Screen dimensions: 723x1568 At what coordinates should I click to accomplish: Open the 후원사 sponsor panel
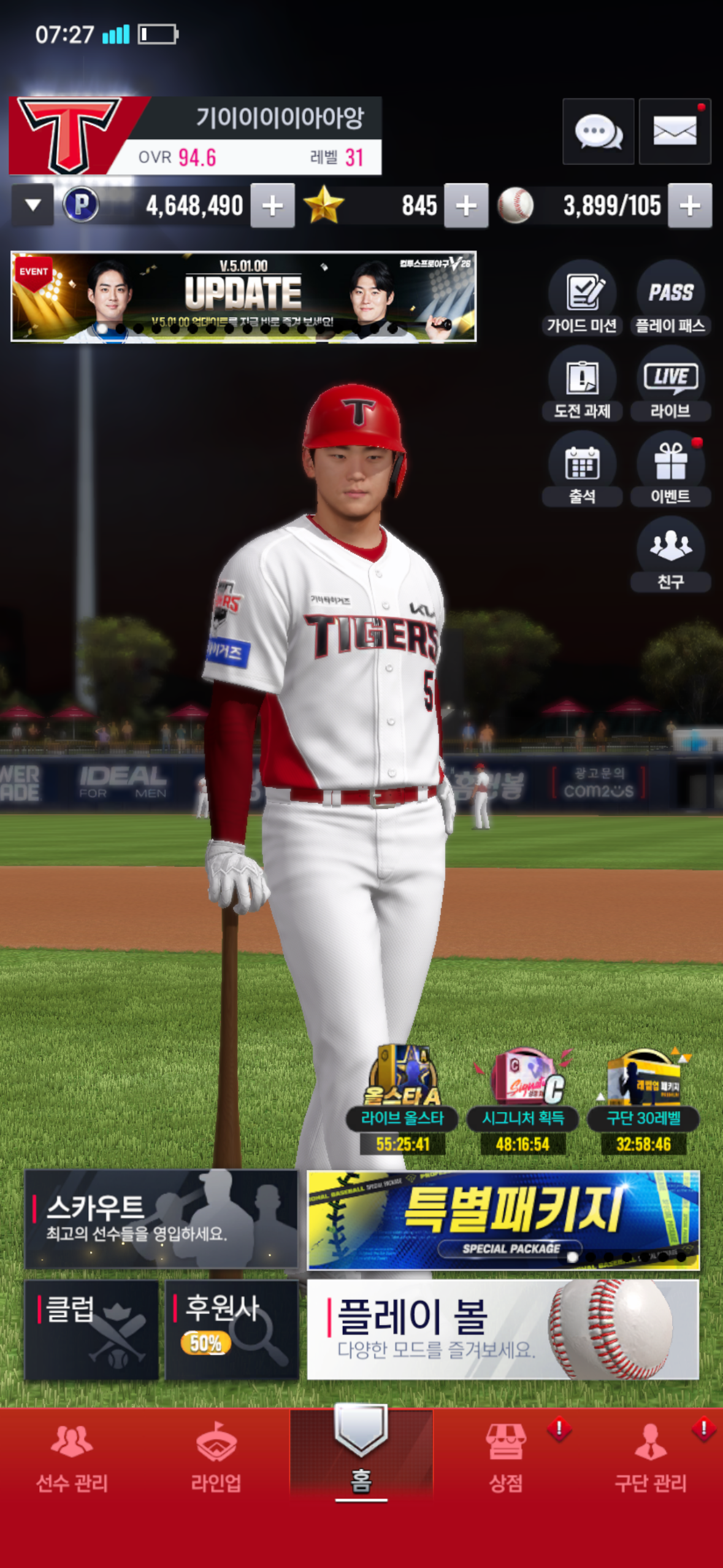(232, 1329)
